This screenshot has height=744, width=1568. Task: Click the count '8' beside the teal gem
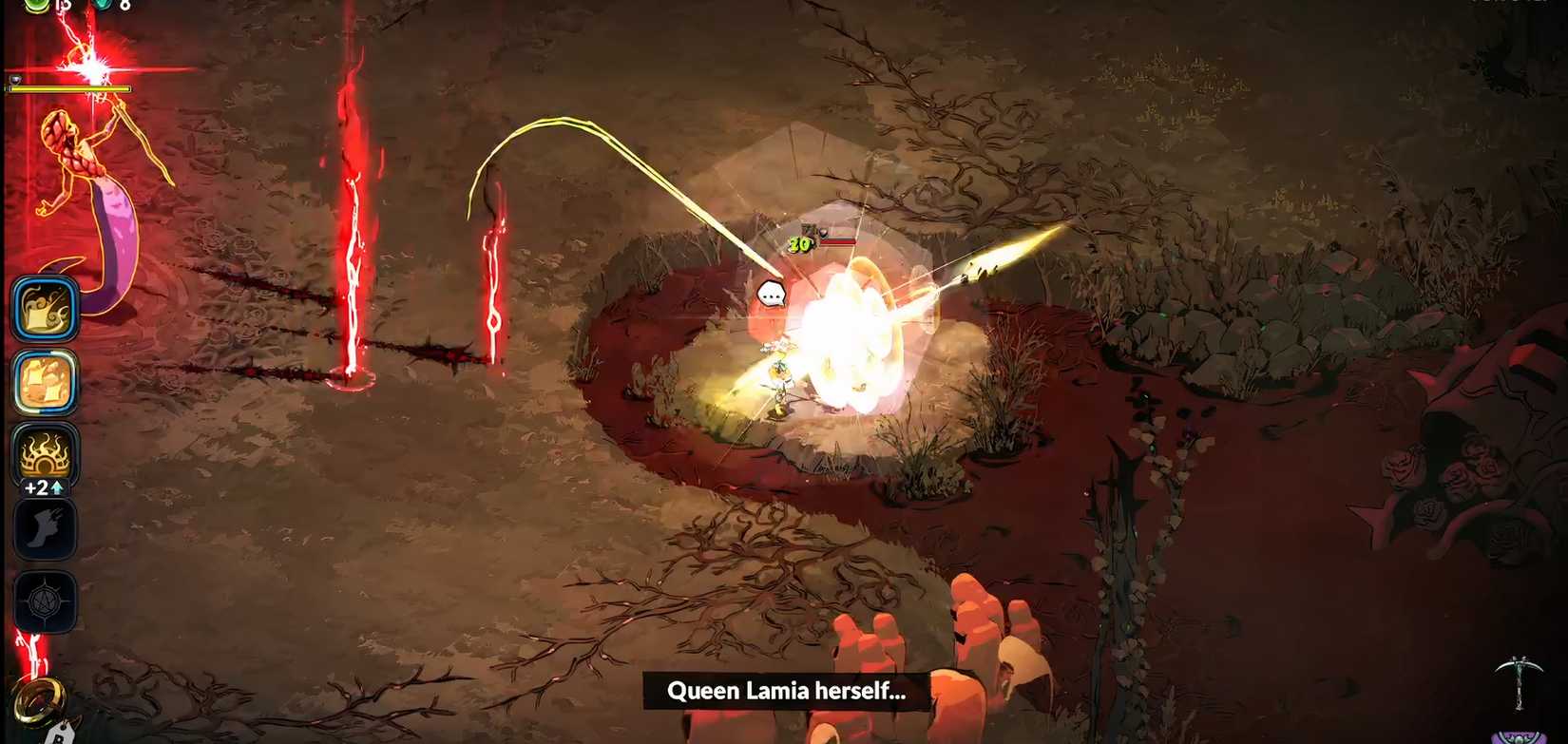pos(125,7)
